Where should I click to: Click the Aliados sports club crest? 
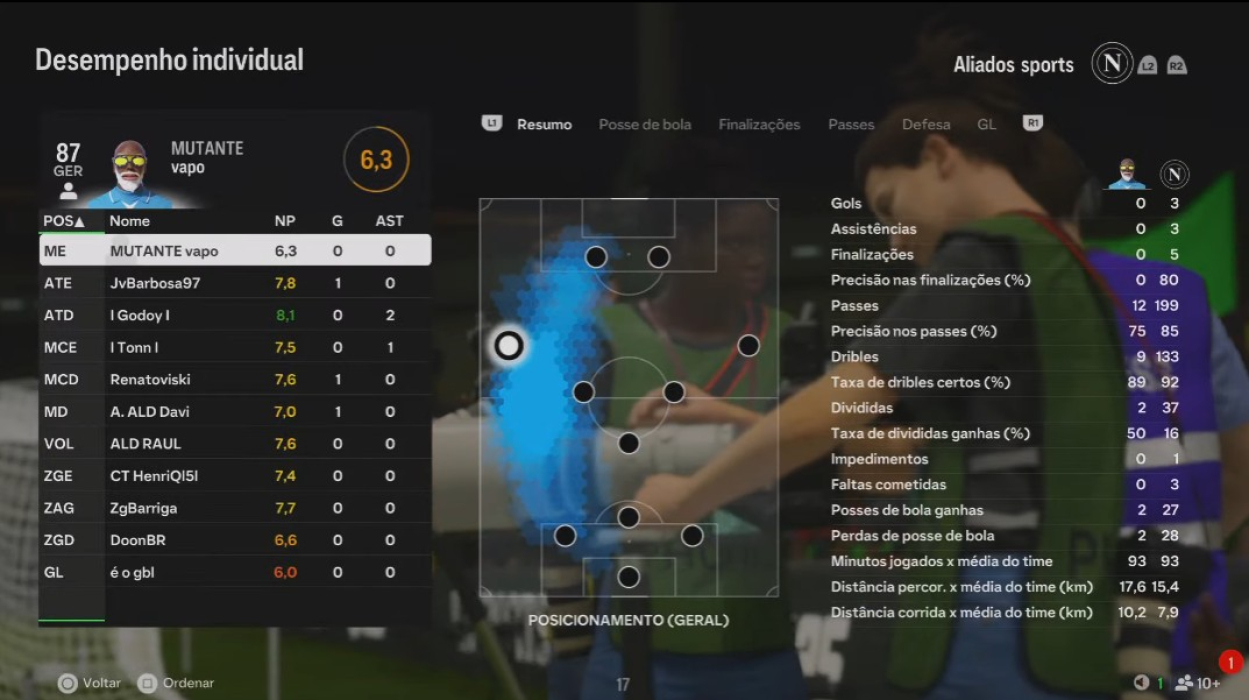1111,64
